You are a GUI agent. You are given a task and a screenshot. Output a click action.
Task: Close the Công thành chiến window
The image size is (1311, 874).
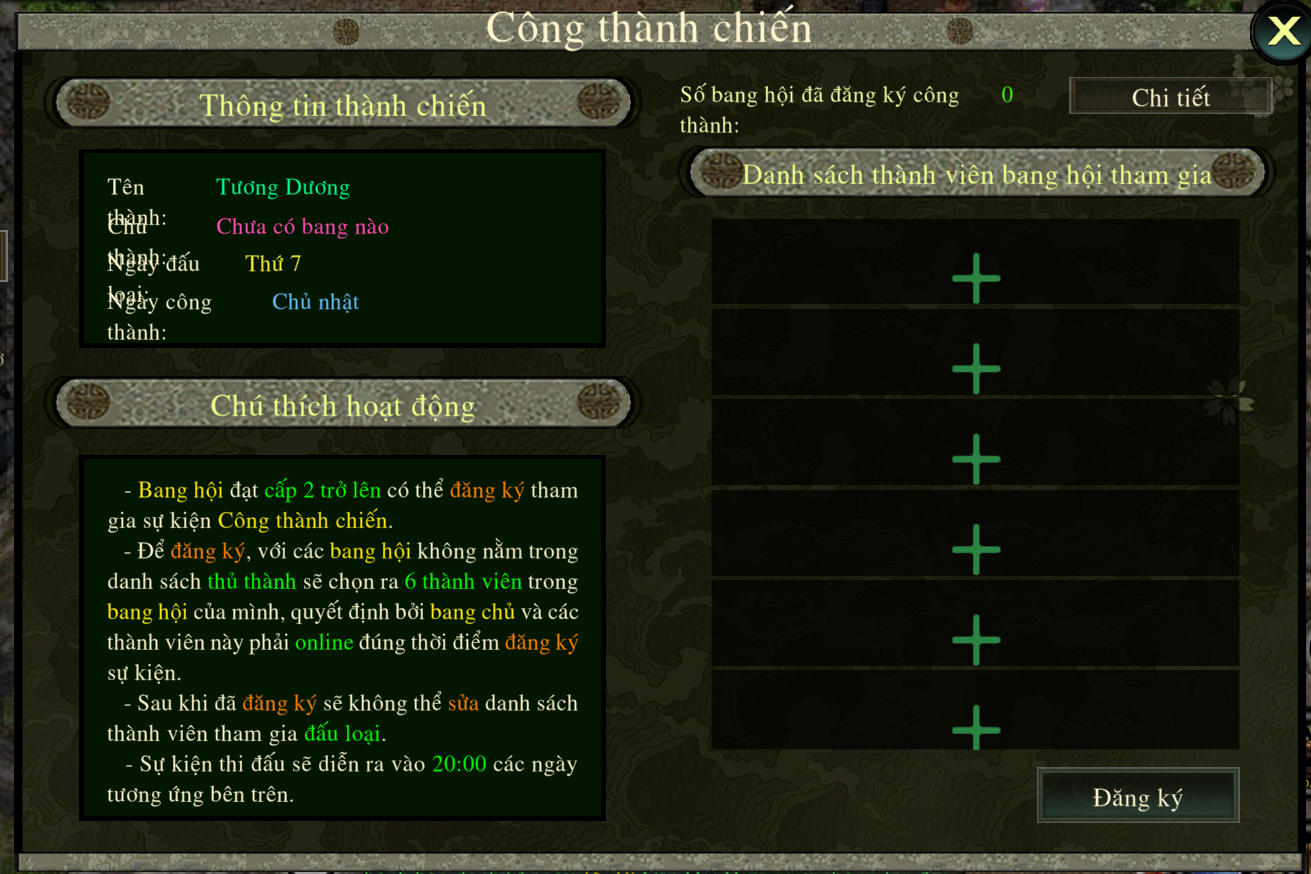click(1283, 32)
